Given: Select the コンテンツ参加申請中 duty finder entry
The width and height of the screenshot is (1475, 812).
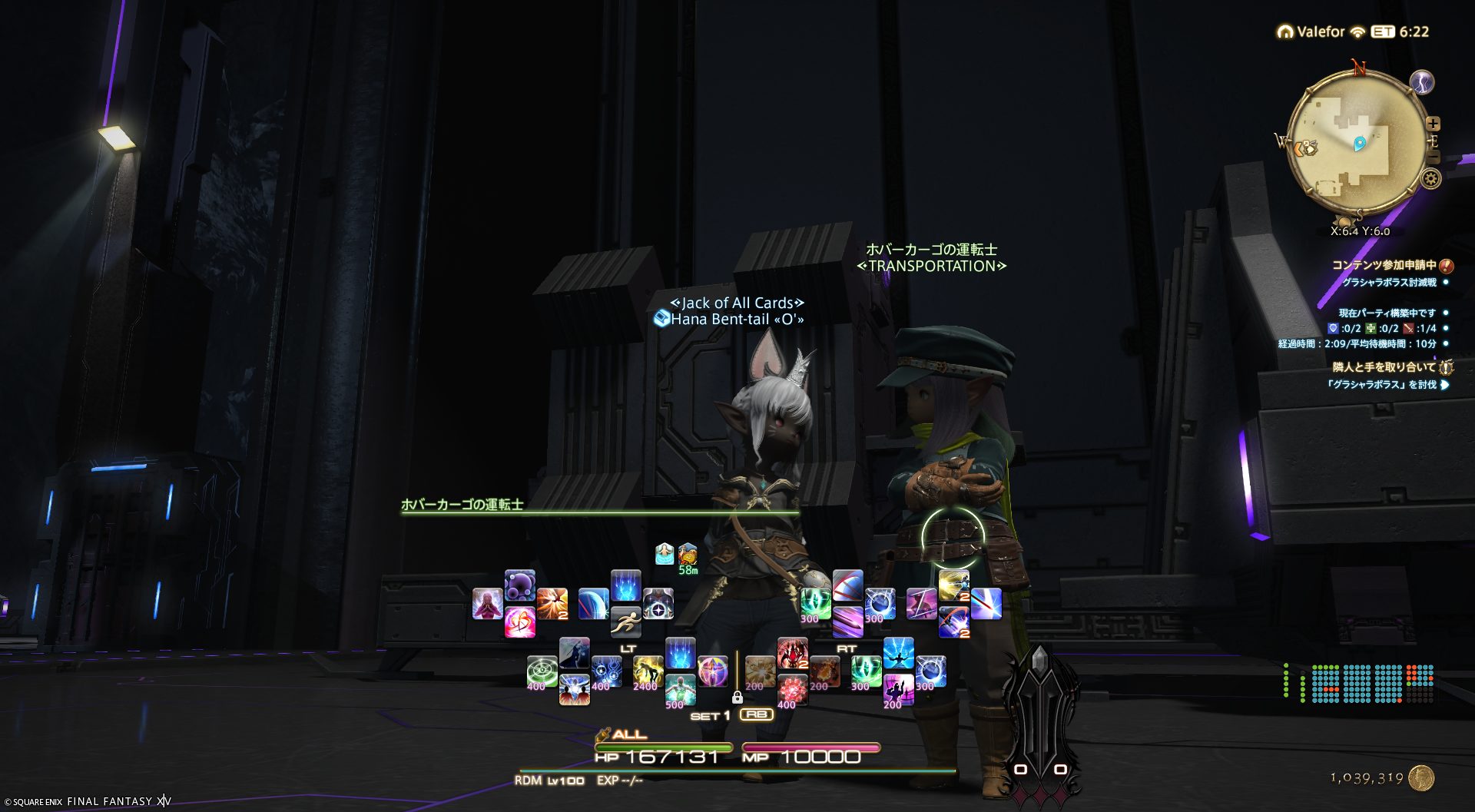Looking at the screenshot, I should pos(1384,265).
